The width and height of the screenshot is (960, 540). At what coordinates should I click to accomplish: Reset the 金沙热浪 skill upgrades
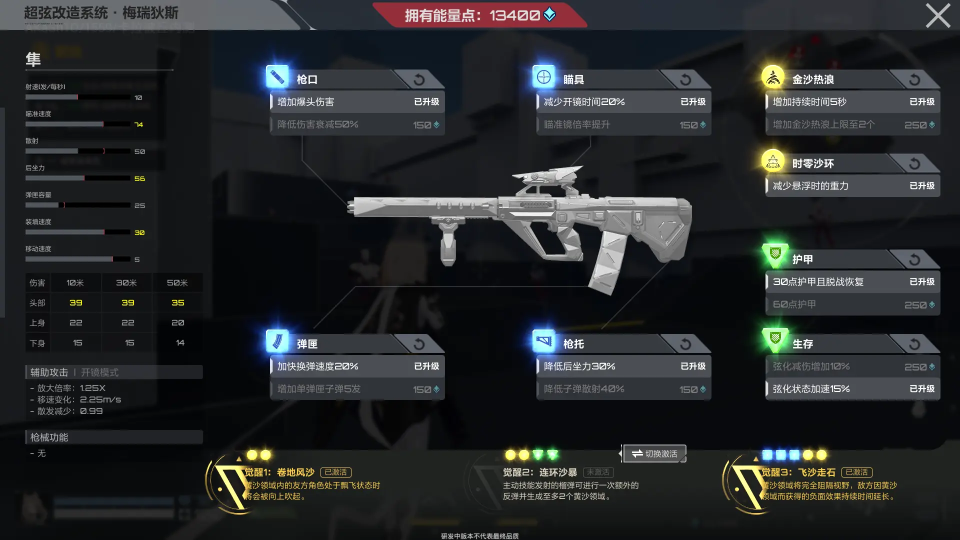click(x=914, y=79)
